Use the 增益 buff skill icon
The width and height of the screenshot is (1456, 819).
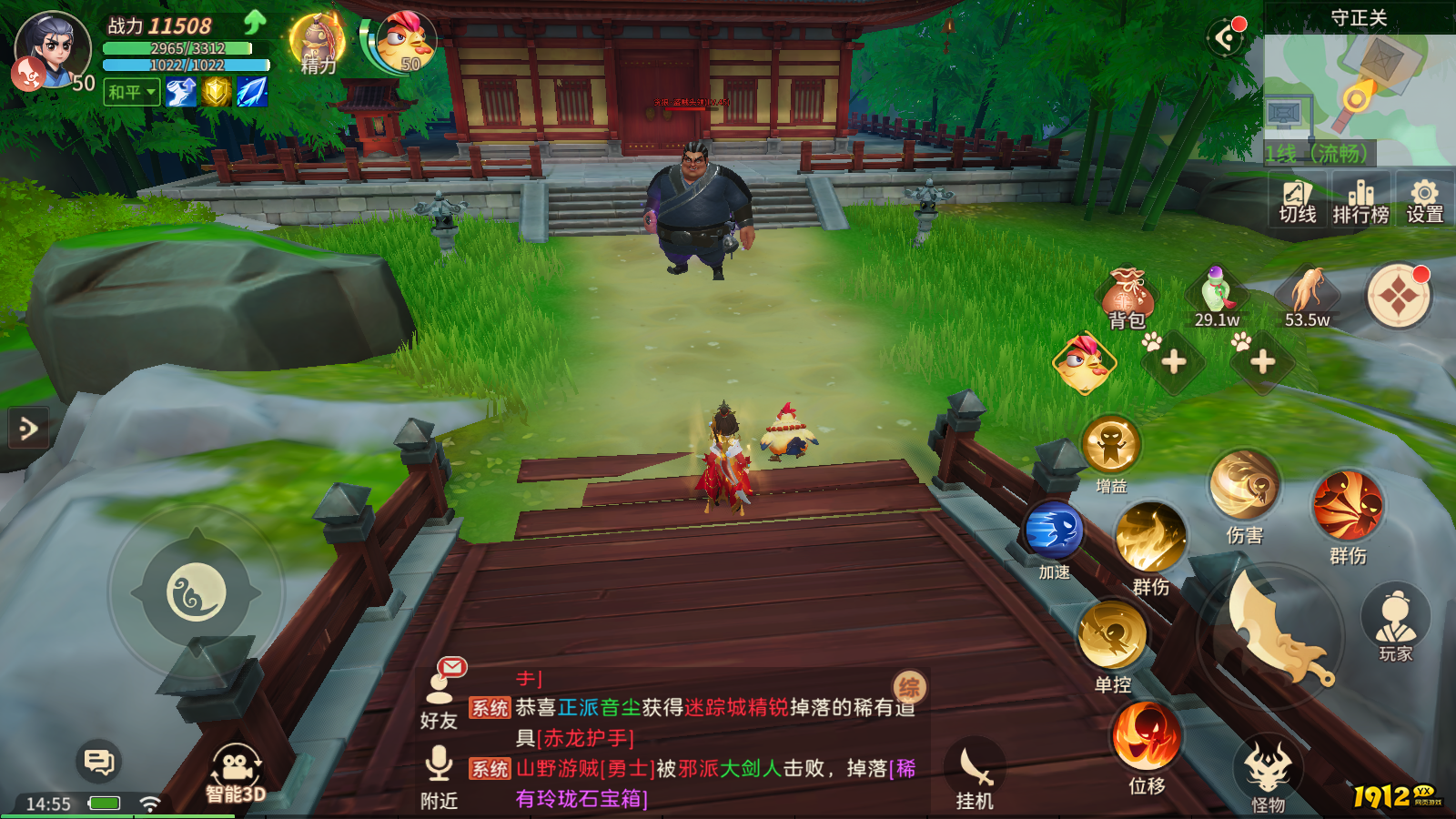[x=1114, y=446]
